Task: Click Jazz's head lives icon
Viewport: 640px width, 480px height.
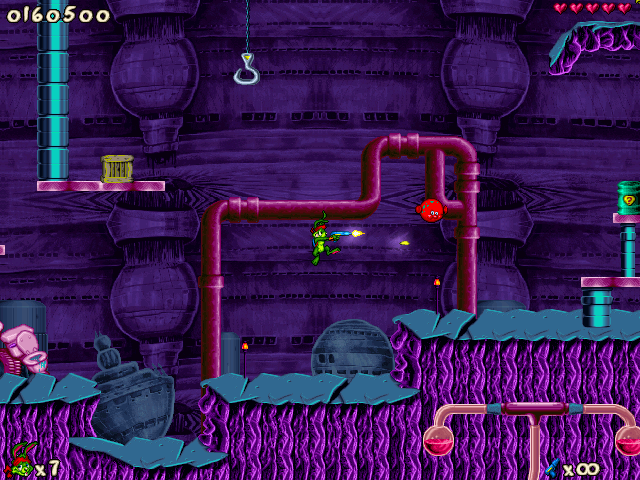Action: 19,461
